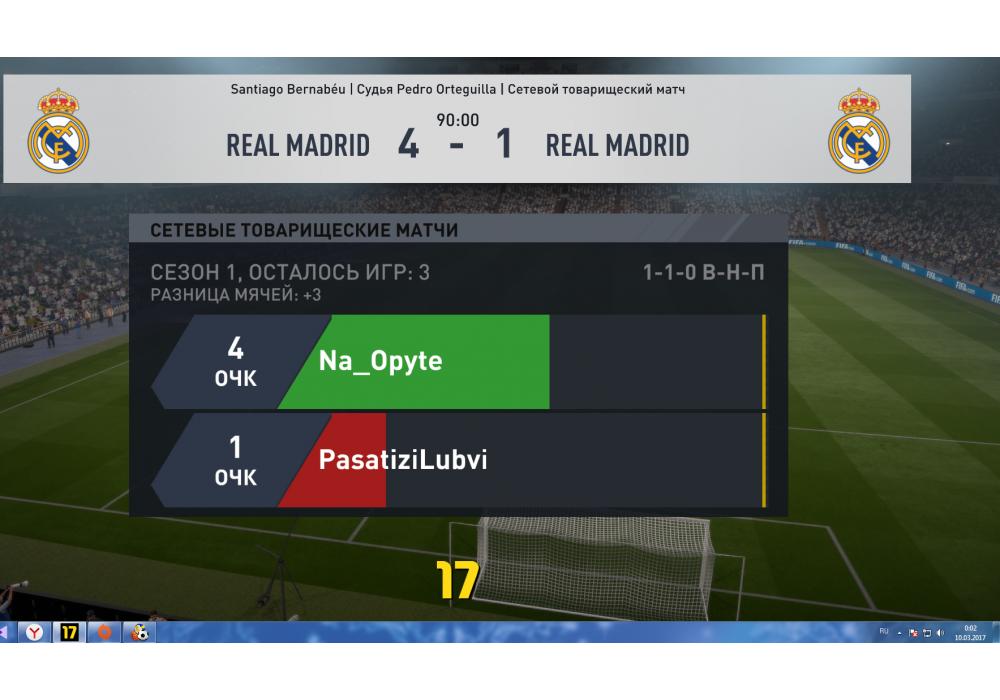Open the Origin launcher from the taskbar
The height and width of the screenshot is (700, 1000).
point(102,632)
